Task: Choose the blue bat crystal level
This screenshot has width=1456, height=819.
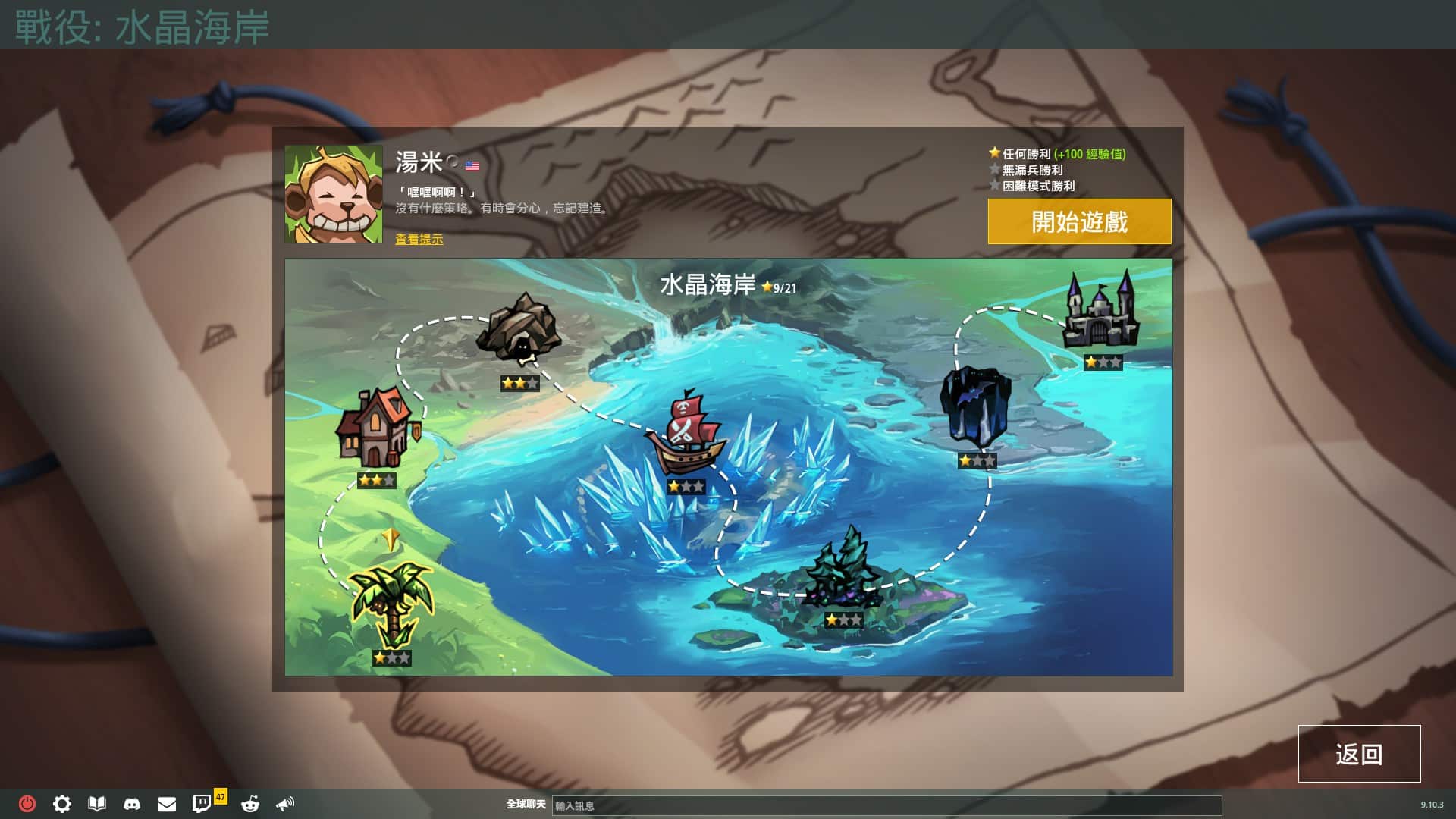Action: coord(975,407)
